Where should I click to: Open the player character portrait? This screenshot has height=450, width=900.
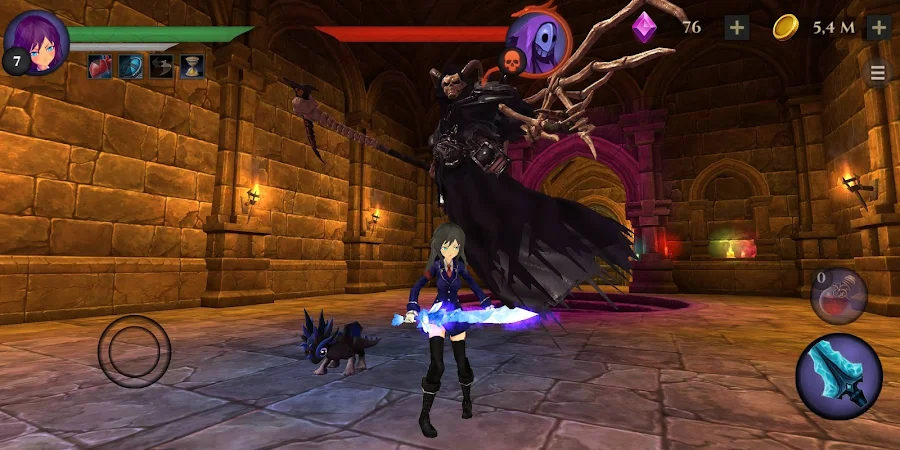pos(37,40)
